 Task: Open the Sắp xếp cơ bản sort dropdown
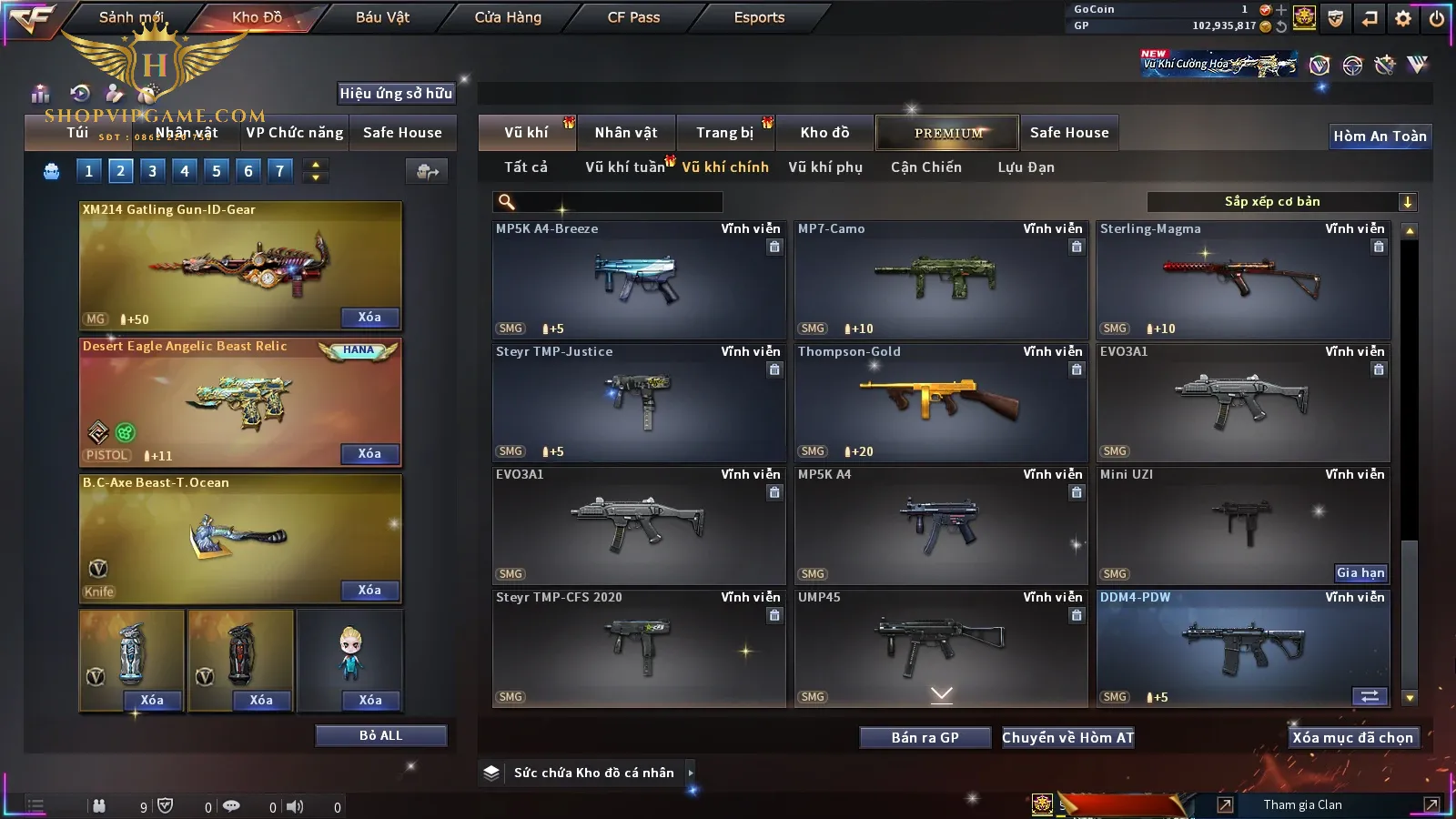click(x=1281, y=202)
